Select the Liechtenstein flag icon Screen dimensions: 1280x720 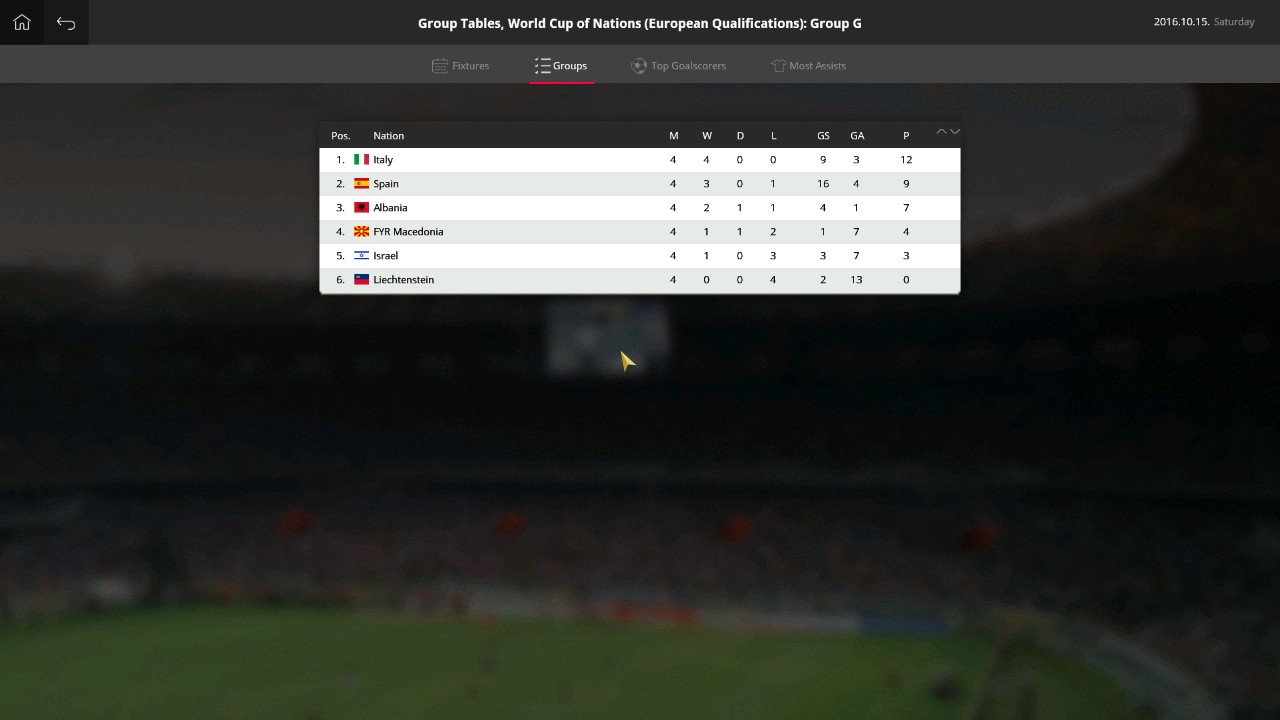(x=361, y=279)
